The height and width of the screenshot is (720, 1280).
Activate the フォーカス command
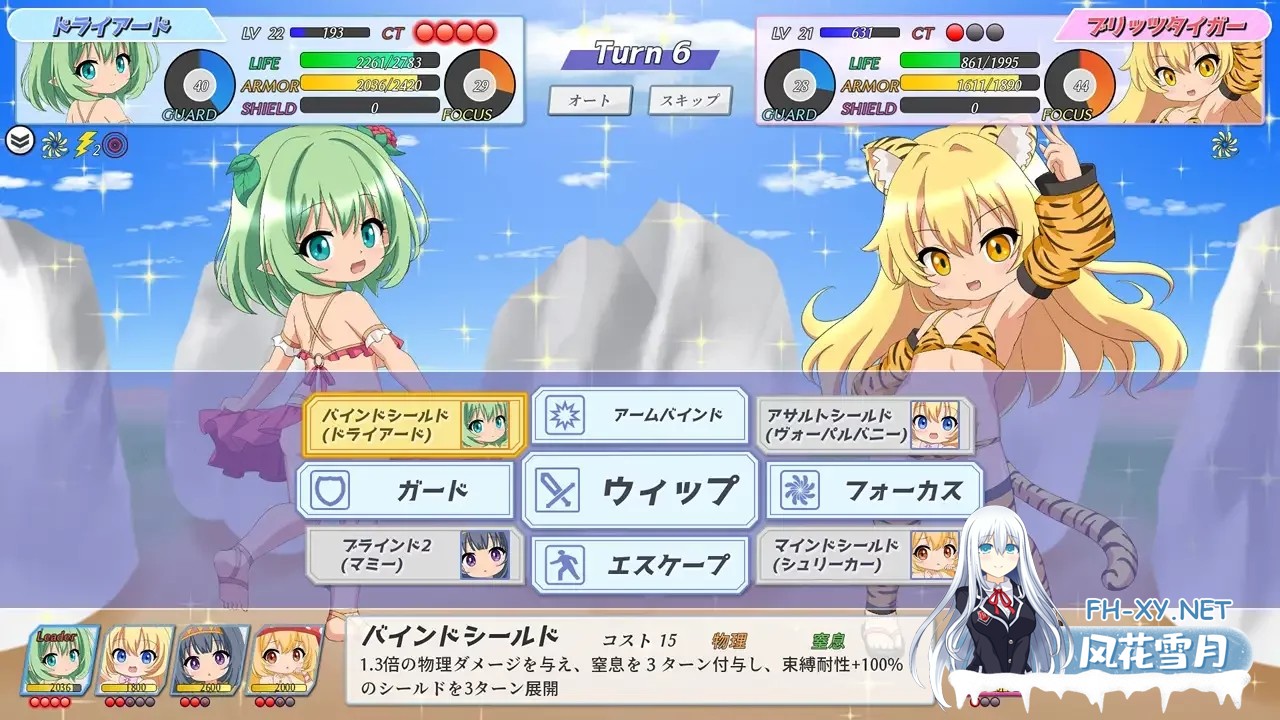pos(874,491)
